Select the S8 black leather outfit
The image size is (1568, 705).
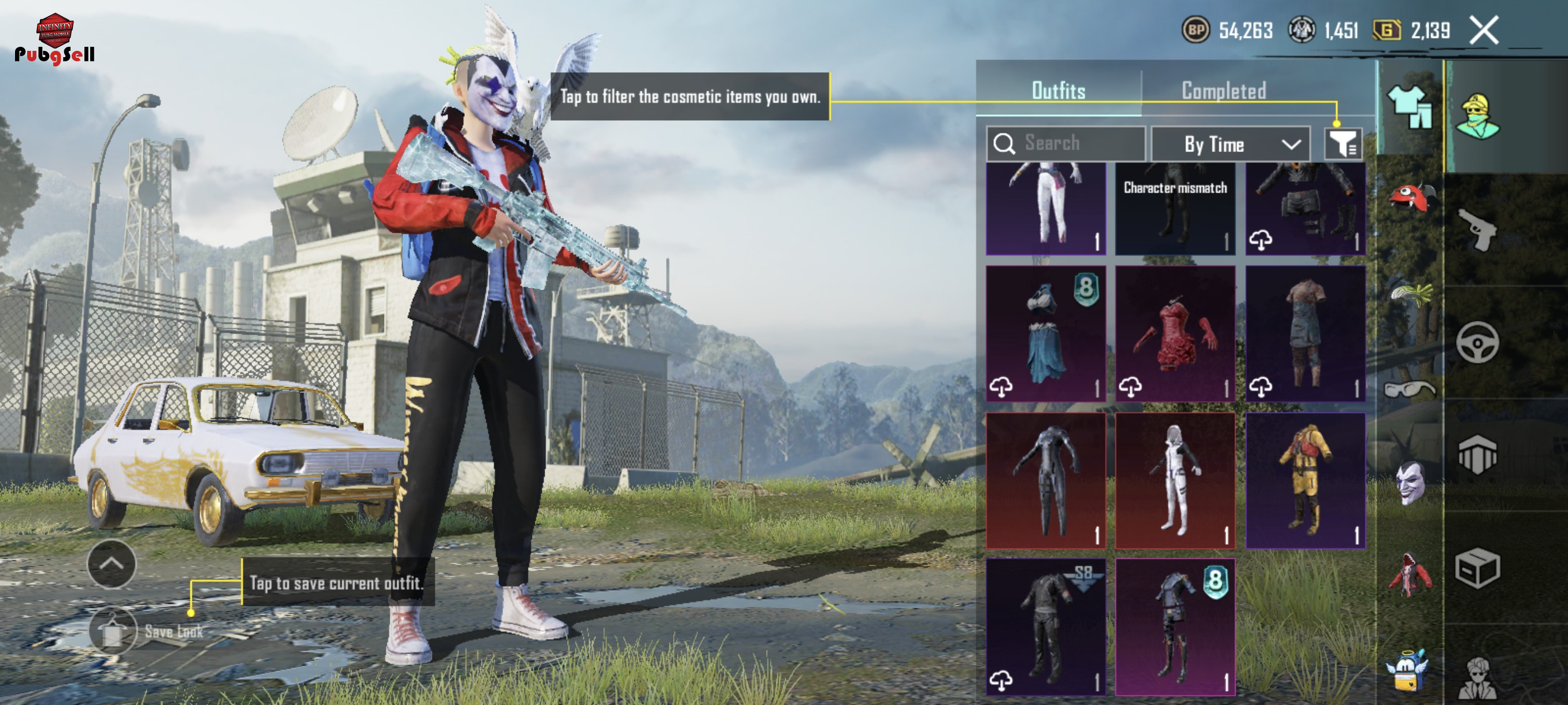click(1045, 626)
